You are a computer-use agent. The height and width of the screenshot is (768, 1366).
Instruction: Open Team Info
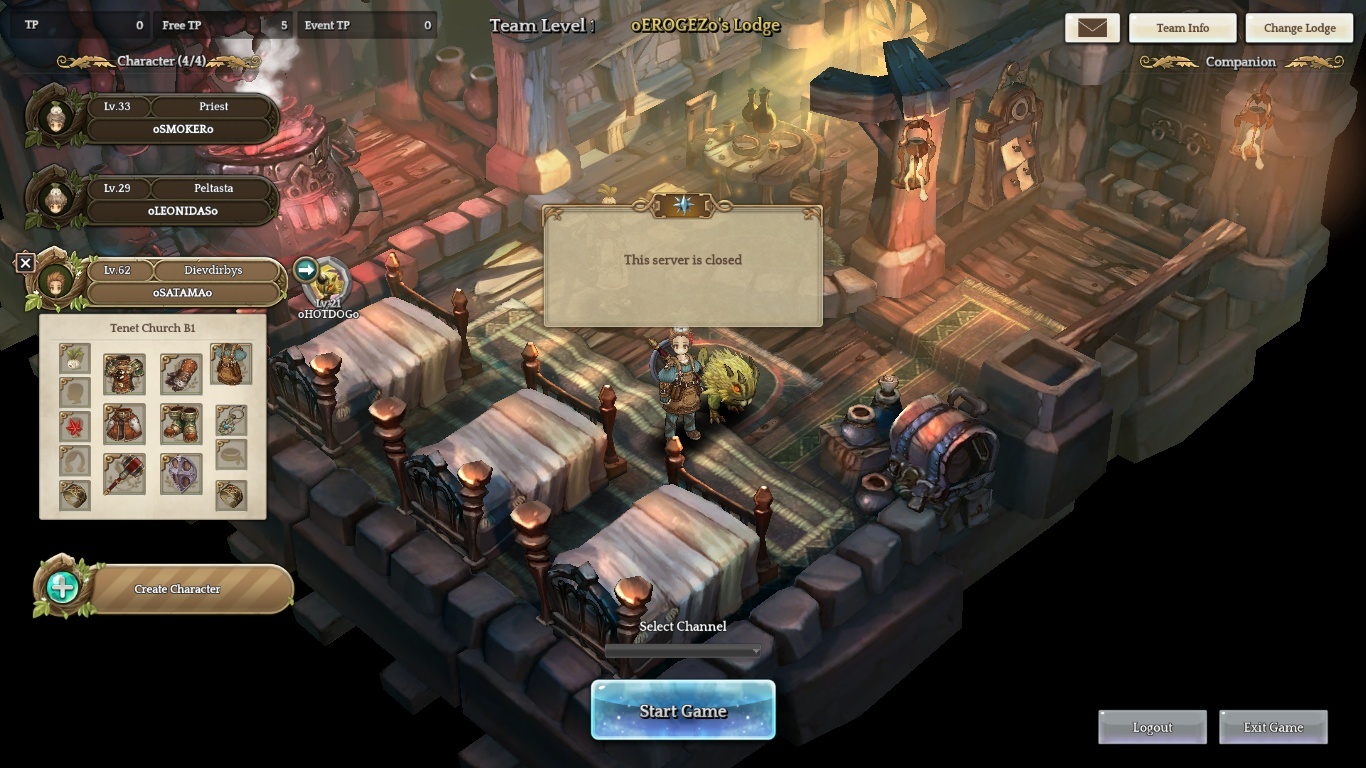[1182, 28]
